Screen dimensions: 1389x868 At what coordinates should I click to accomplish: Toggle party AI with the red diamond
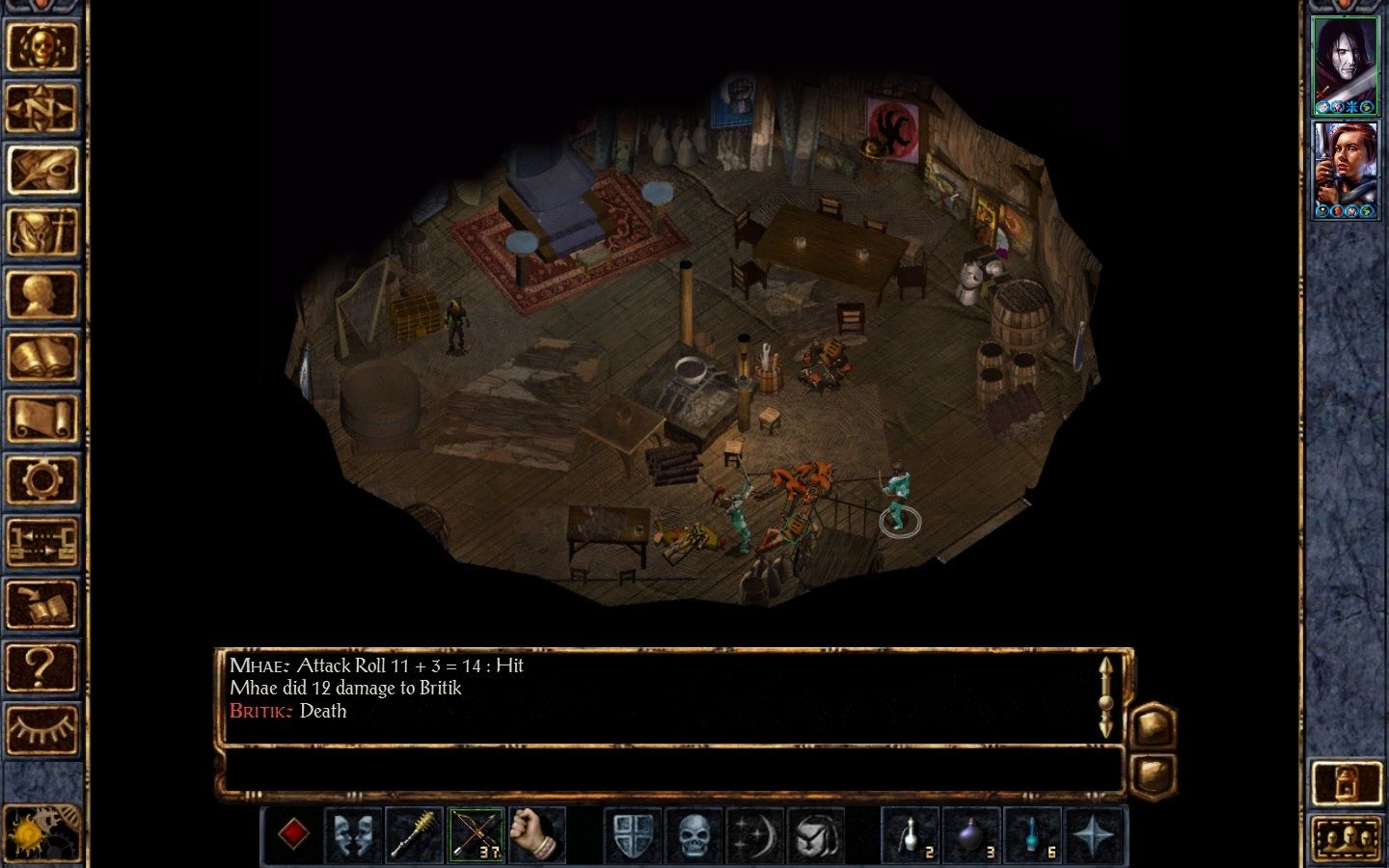pos(295,834)
